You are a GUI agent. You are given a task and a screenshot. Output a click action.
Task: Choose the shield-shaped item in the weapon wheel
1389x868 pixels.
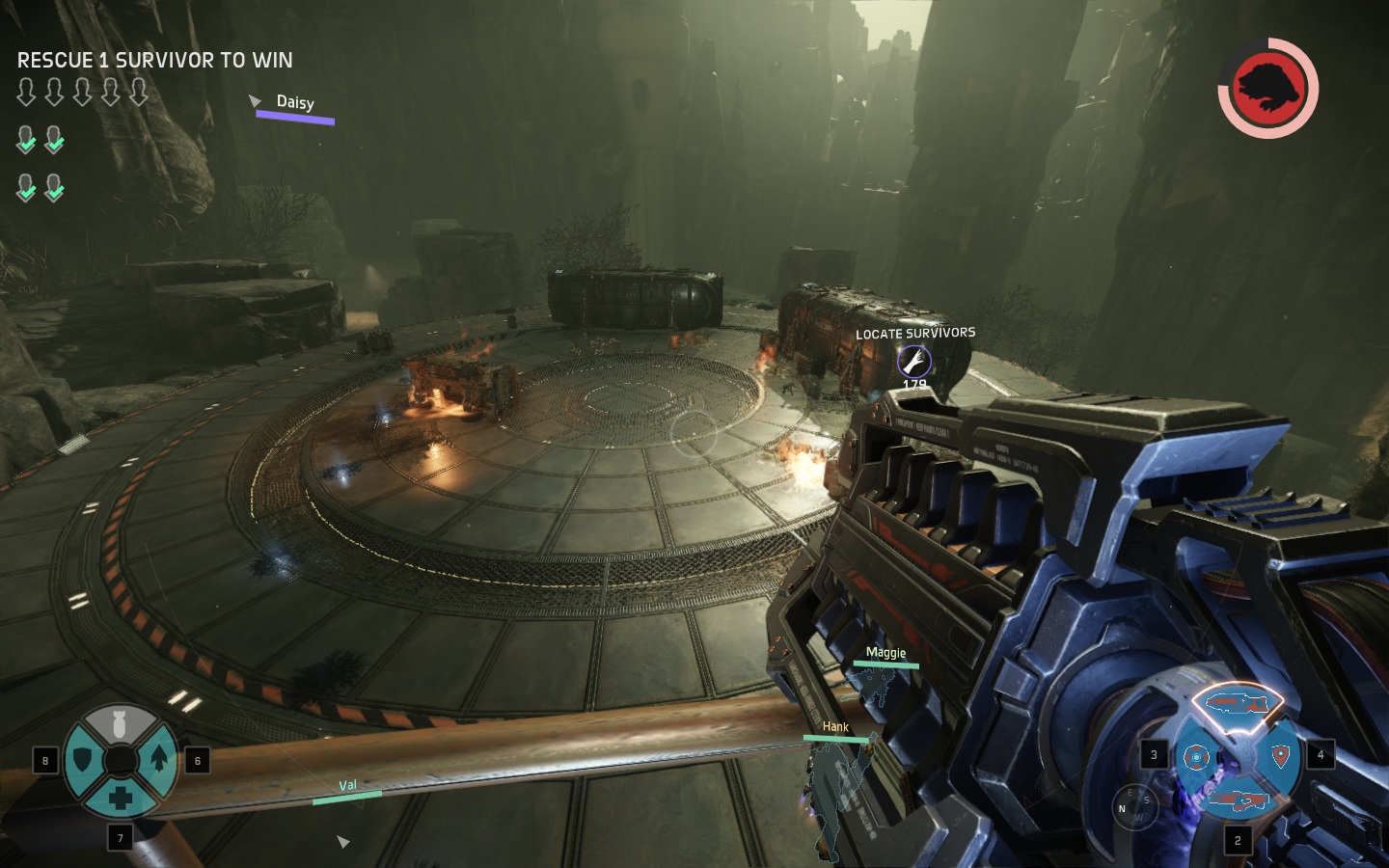1281,755
